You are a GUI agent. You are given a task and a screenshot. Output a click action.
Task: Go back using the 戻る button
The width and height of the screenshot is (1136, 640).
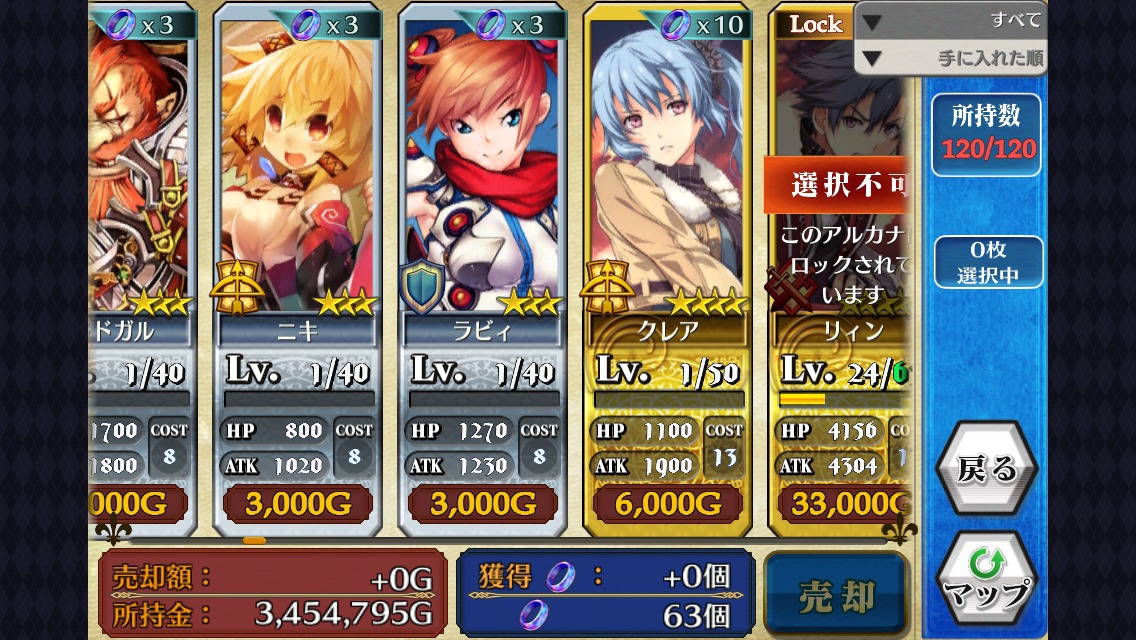986,469
